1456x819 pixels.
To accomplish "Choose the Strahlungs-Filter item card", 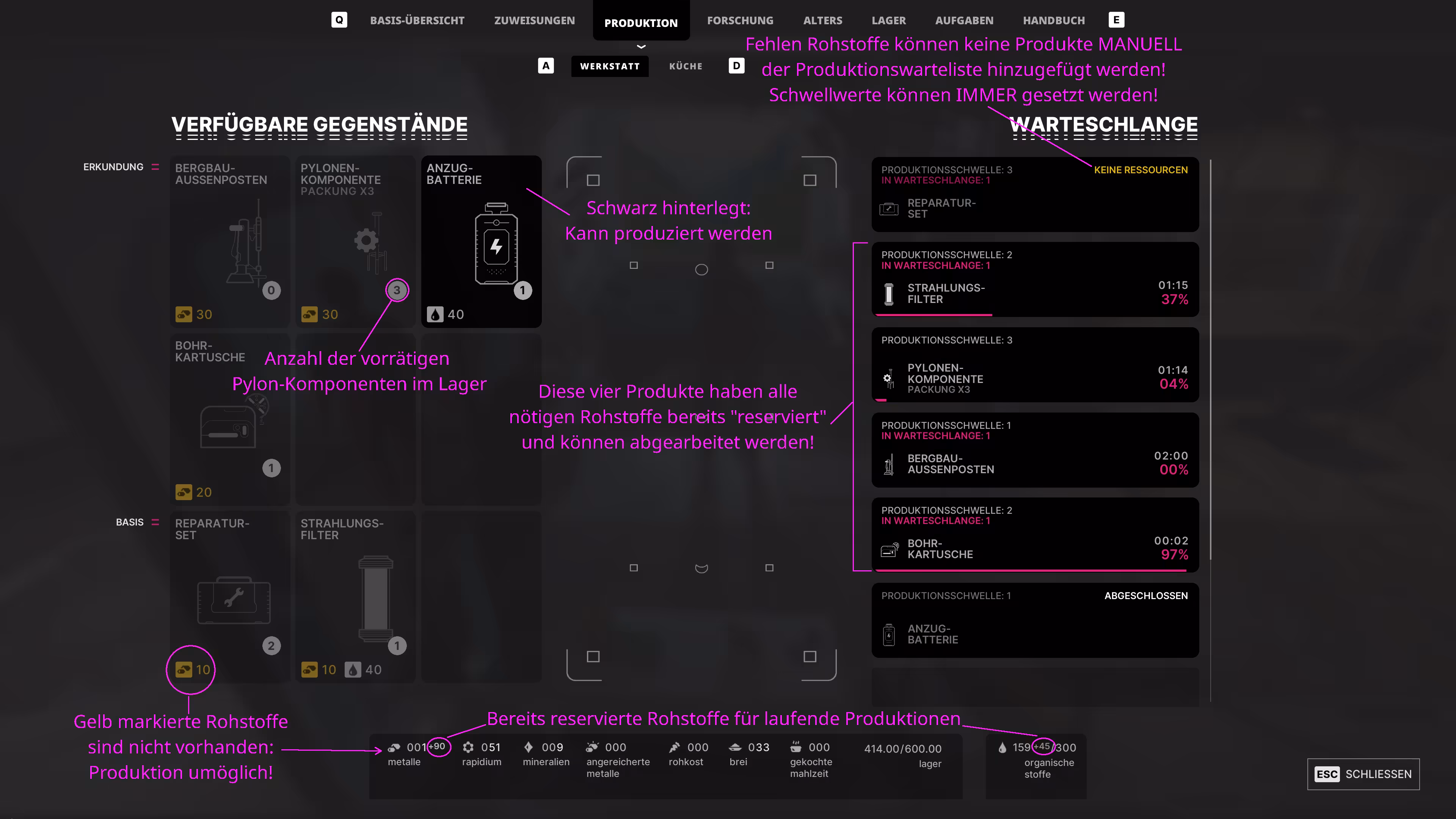I will pyautogui.click(x=355, y=596).
